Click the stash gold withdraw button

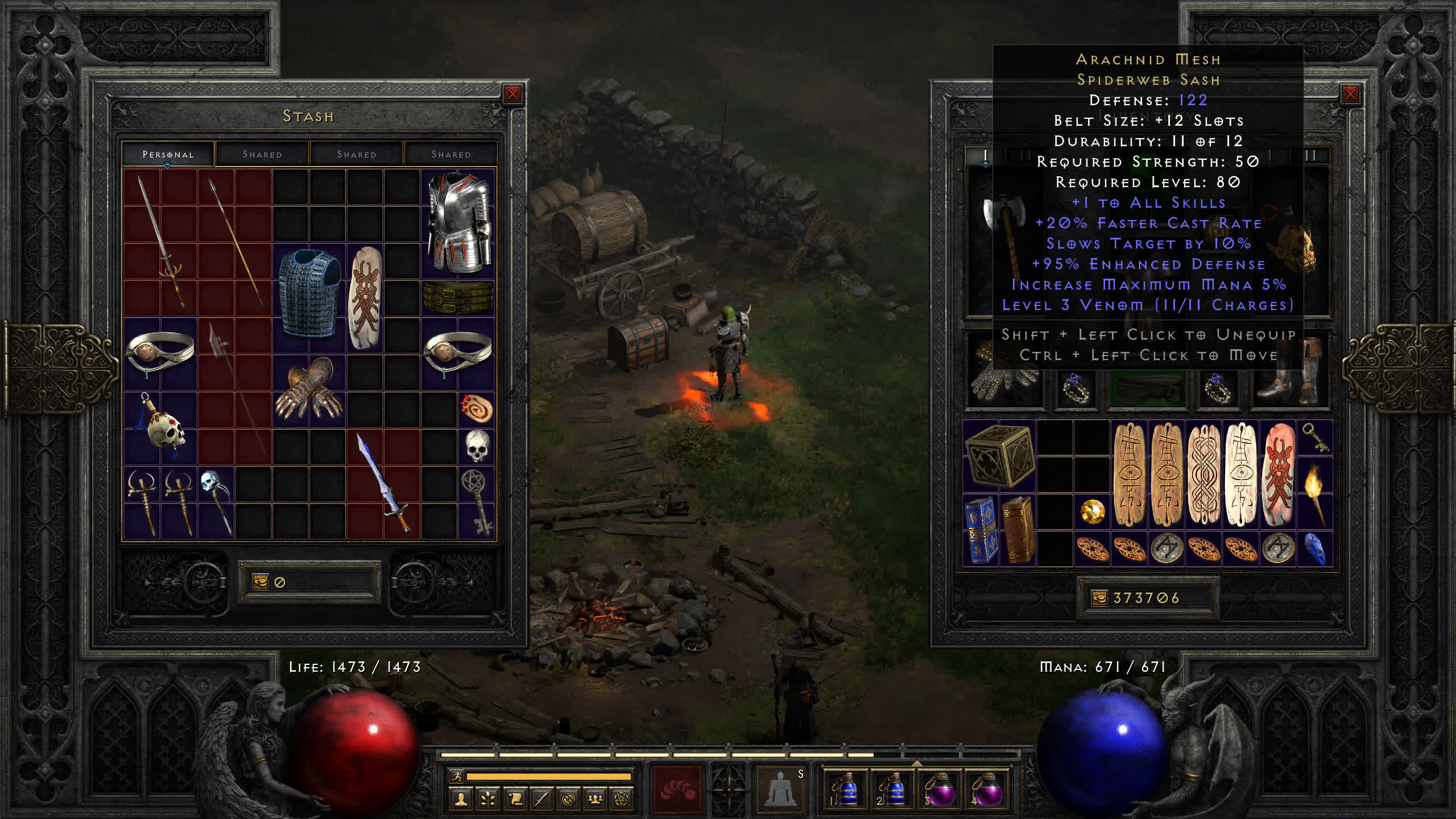tap(260, 582)
